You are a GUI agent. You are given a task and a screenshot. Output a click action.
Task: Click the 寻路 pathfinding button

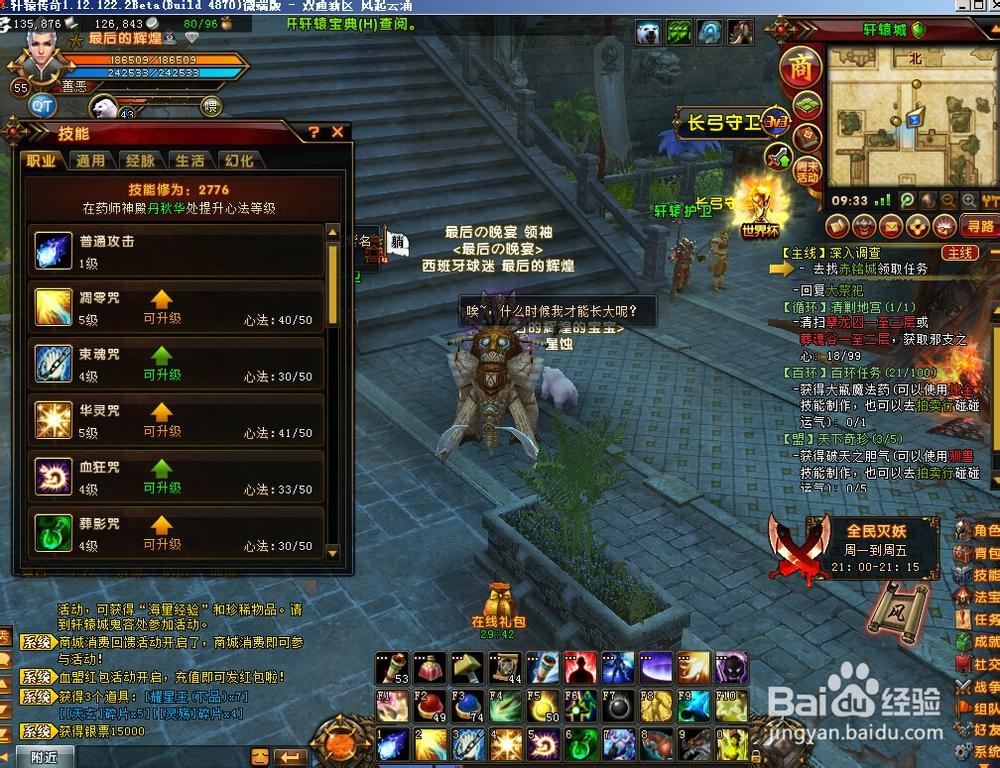coord(978,226)
